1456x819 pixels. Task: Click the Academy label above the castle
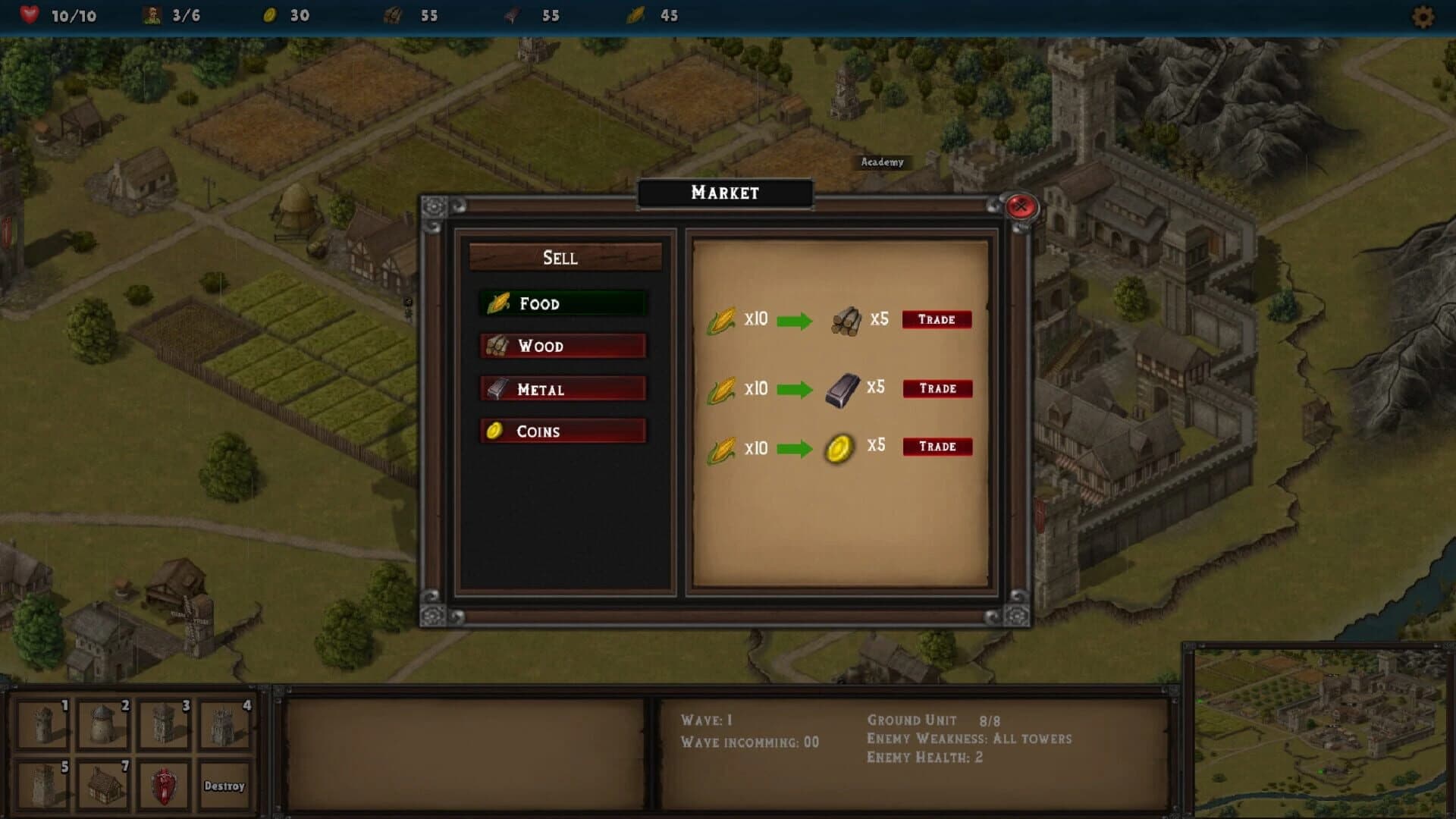[x=882, y=162]
